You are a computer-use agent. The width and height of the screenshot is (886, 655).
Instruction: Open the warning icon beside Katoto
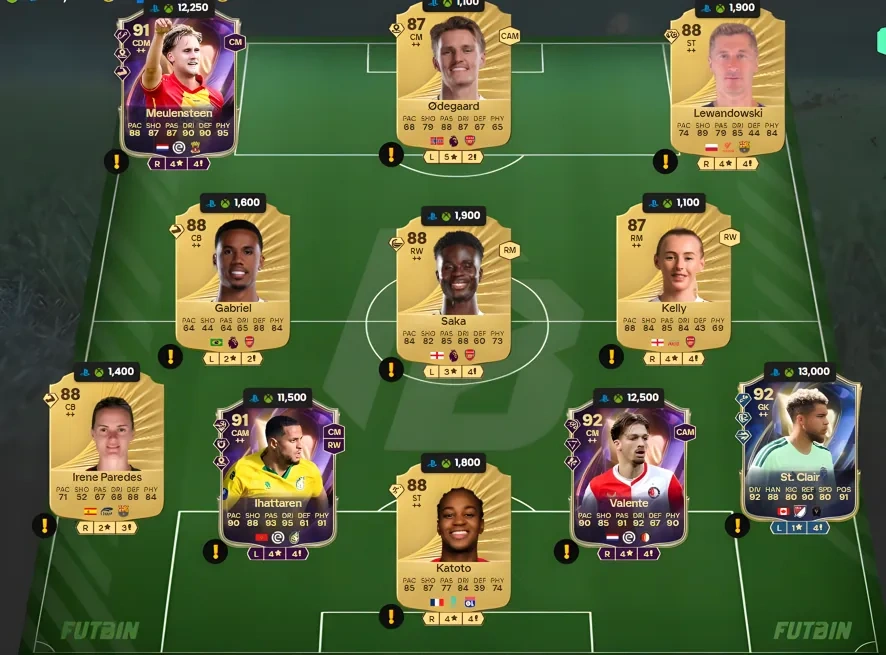pos(390,616)
